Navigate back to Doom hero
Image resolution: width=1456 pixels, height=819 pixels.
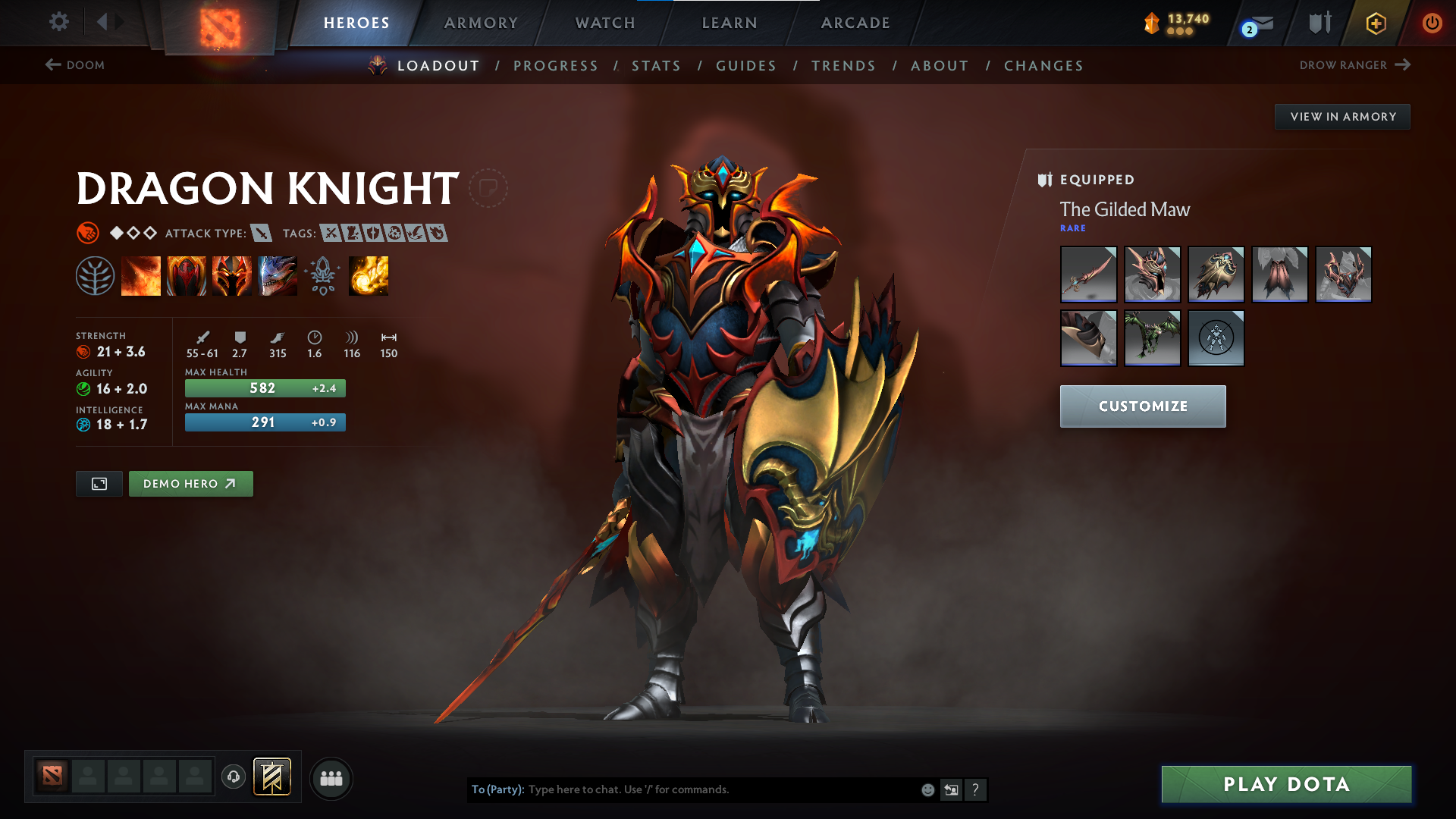click(x=75, y=65)
